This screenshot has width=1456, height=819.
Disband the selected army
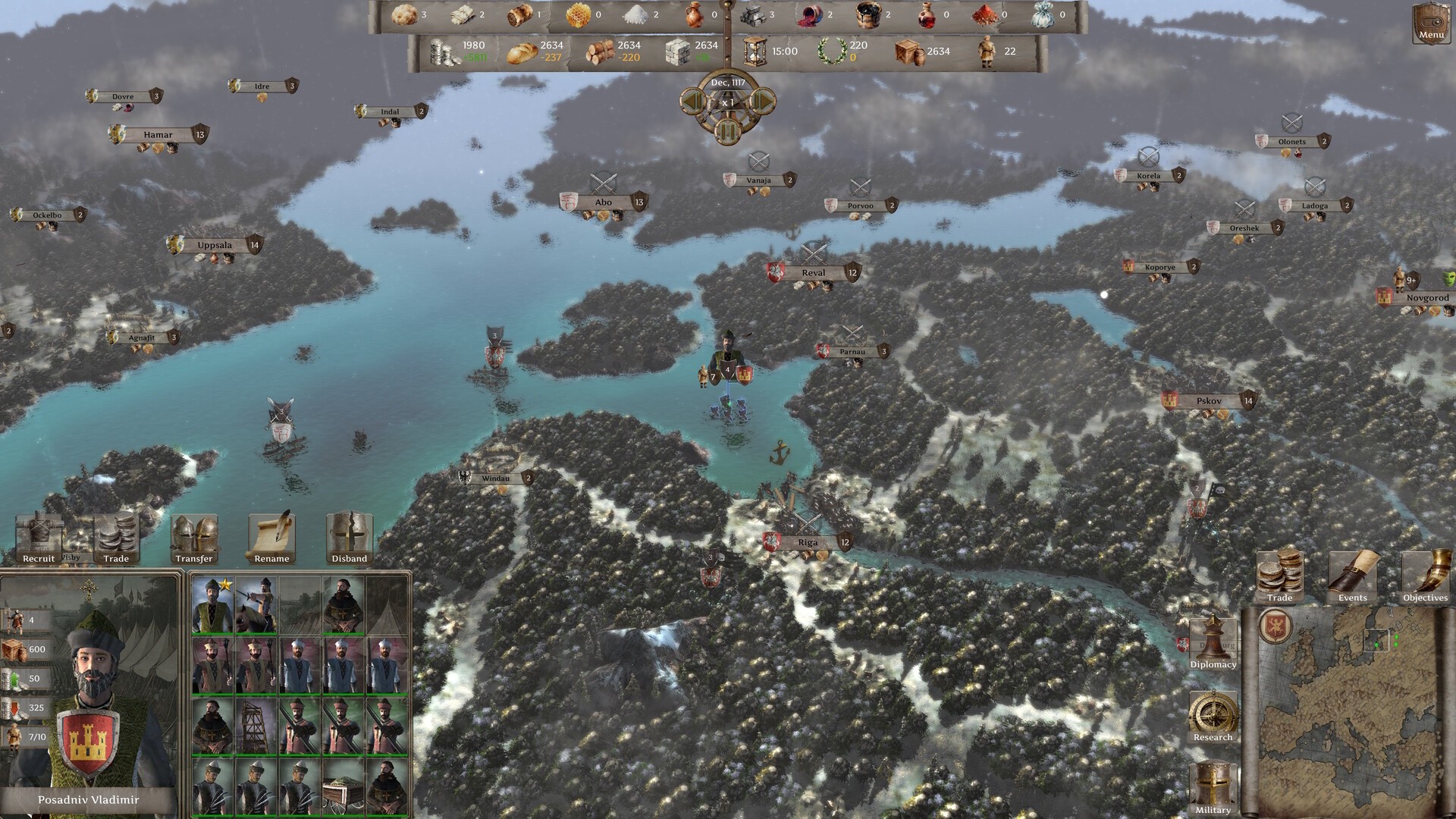pyautogui.click(x=349, y=539)
